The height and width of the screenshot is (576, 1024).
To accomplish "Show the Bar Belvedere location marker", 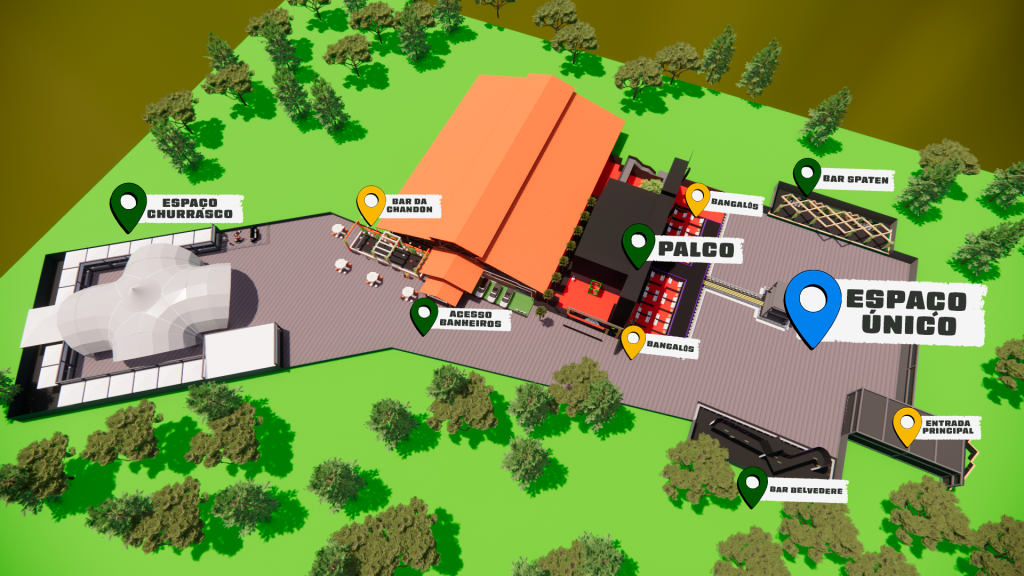I will click(x=752, y=485).
